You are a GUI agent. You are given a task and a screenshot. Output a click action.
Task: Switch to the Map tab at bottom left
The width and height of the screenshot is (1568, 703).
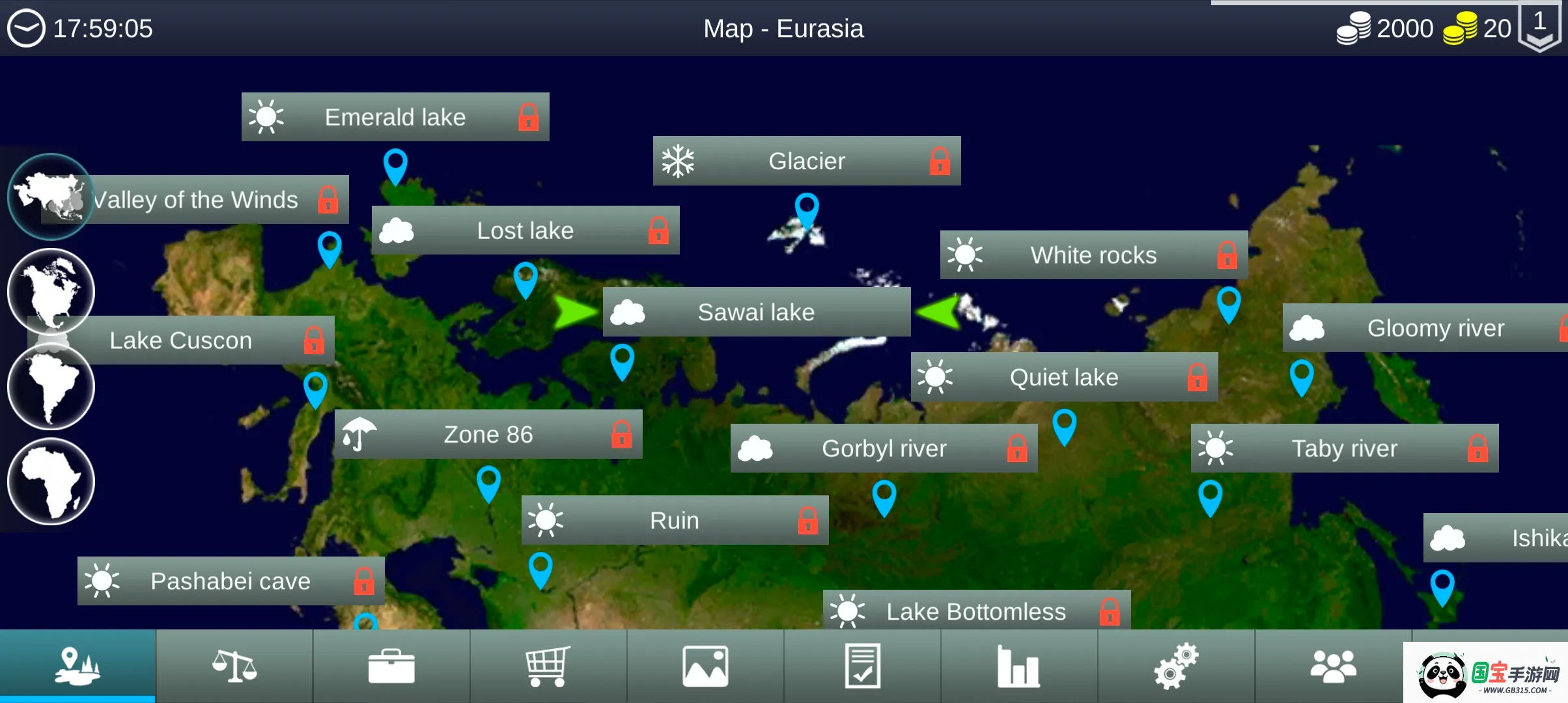pos(77,666)
